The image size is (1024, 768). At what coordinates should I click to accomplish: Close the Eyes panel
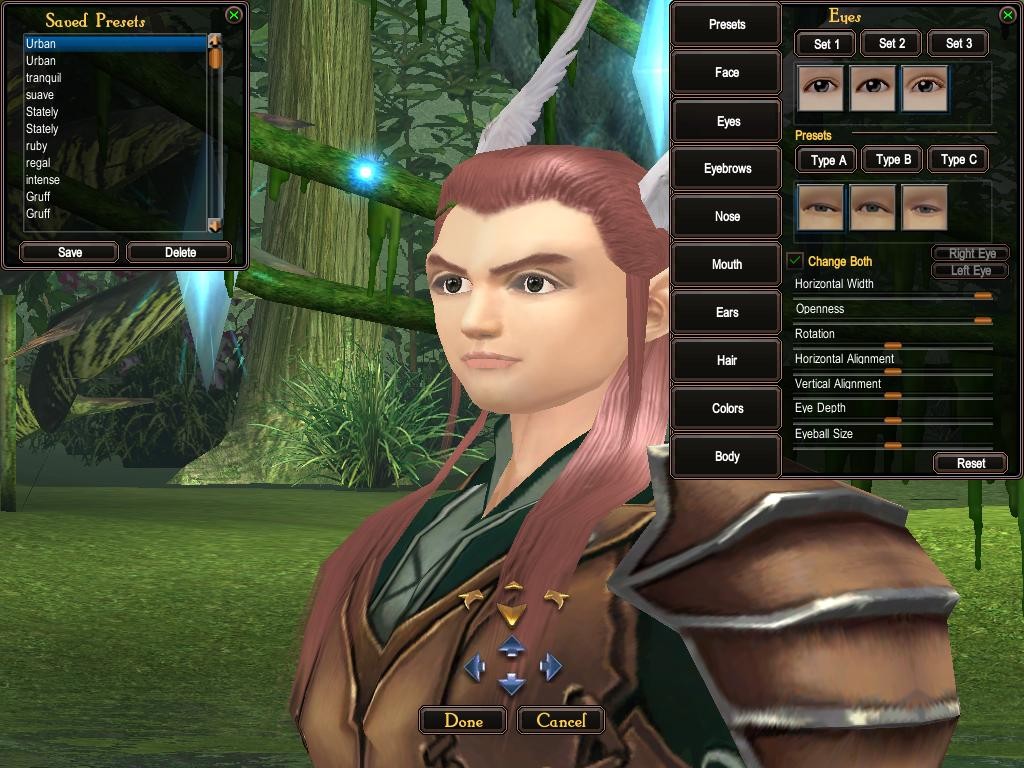coord(1007,15)
